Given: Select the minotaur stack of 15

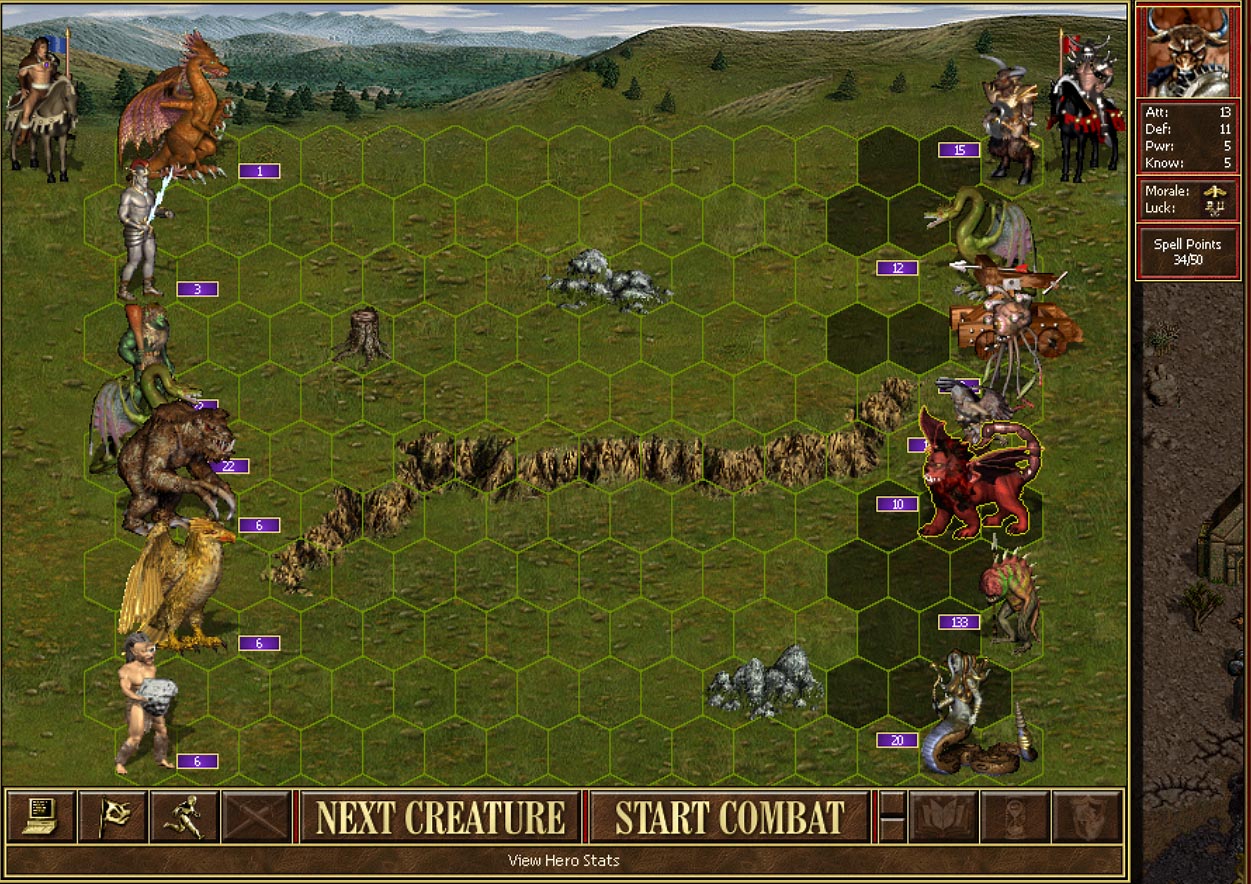Looking at the screenshot, I should tap(1008, 120).
